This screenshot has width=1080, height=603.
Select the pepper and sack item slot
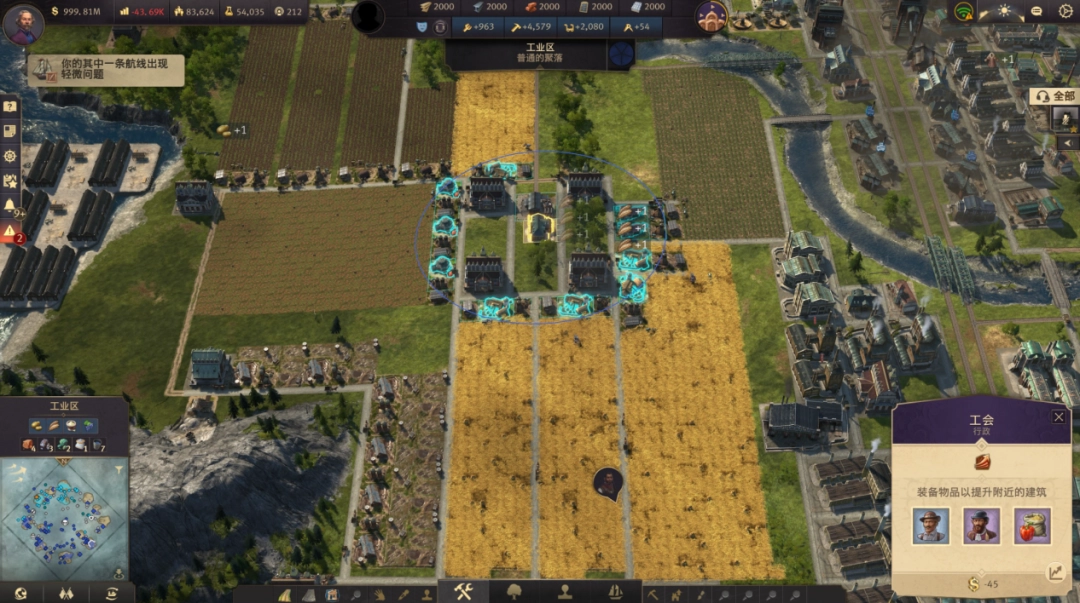1032,526
